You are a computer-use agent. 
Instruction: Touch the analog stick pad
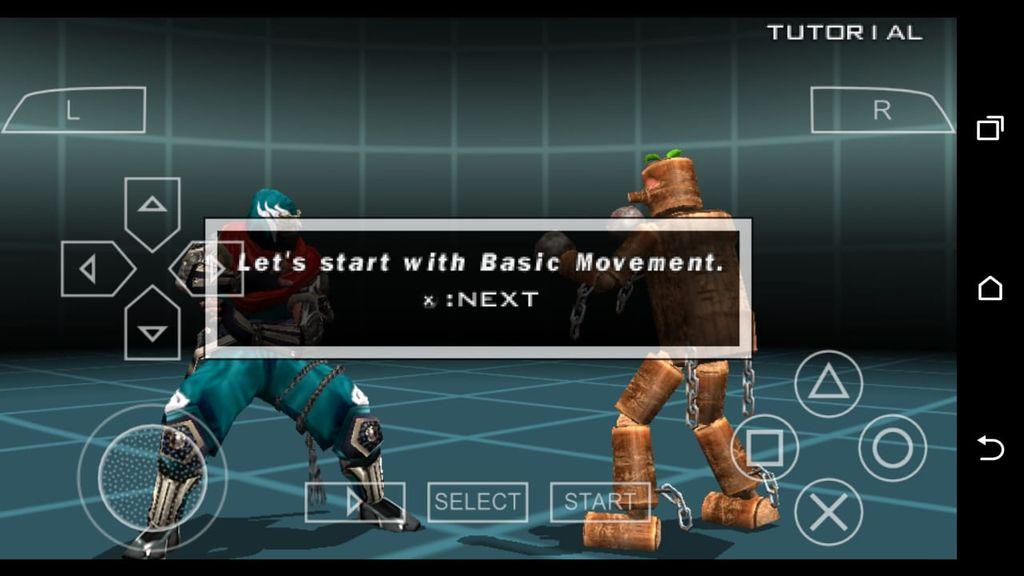click(152, 475)
